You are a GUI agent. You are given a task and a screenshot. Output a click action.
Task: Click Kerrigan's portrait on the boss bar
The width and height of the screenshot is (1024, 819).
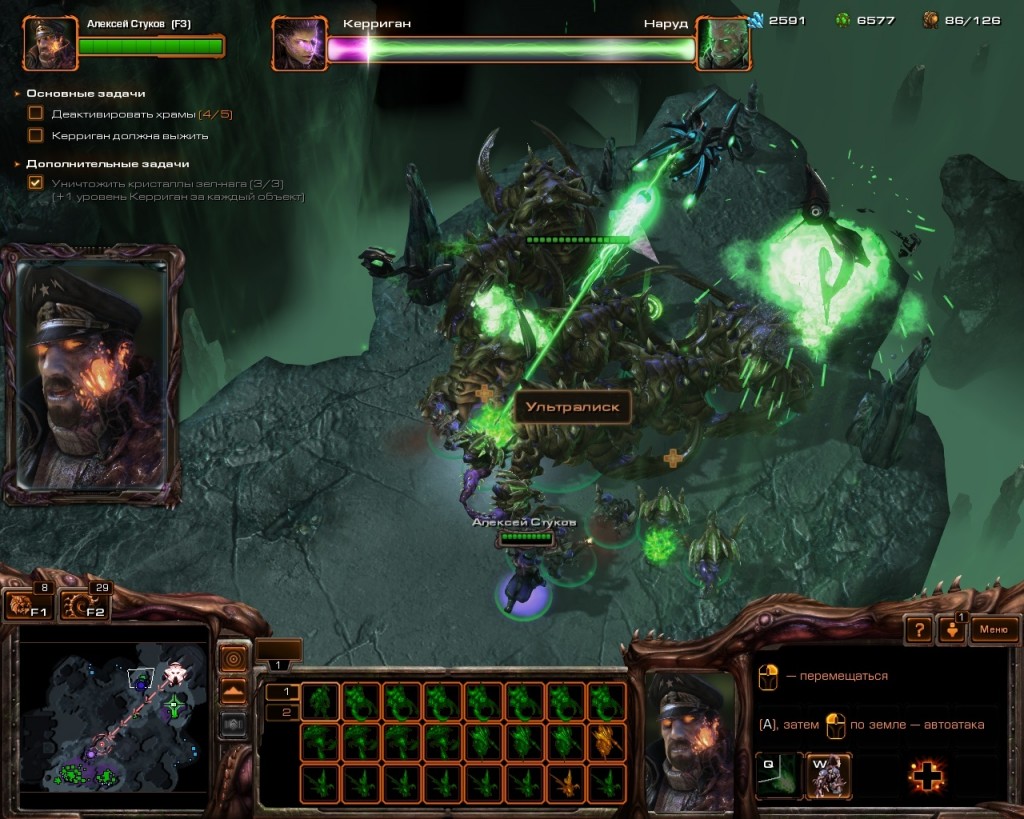tap(298, 44)
